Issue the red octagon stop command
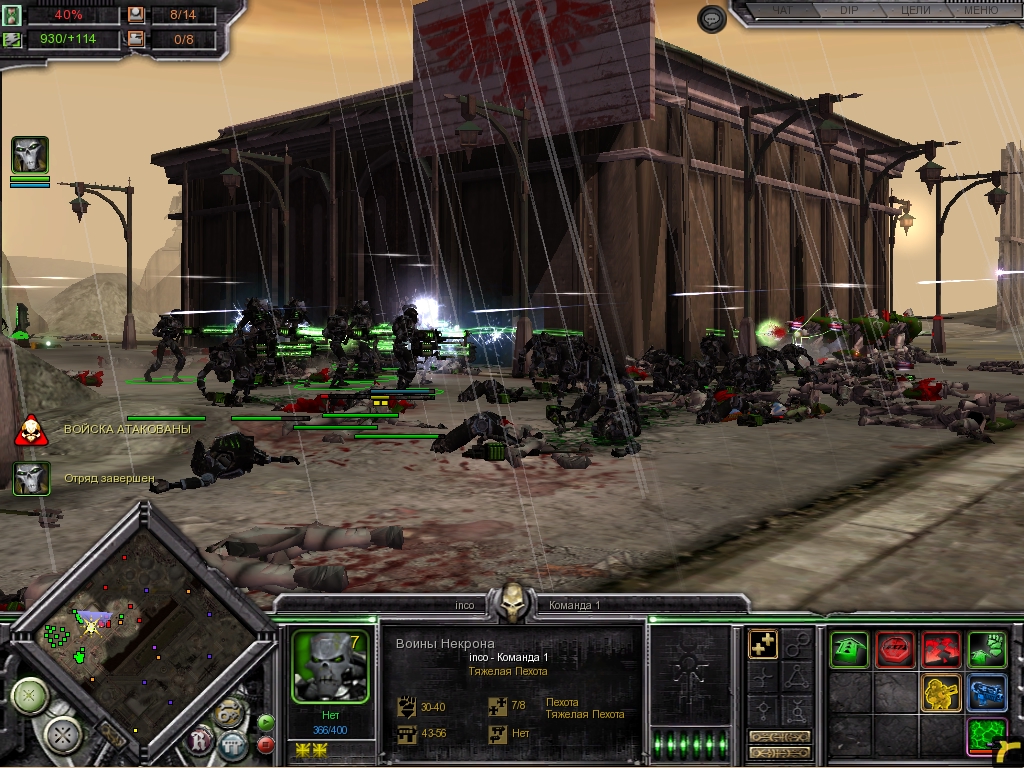Viewport: 1024px width, 768px height. tap(895, 650)
